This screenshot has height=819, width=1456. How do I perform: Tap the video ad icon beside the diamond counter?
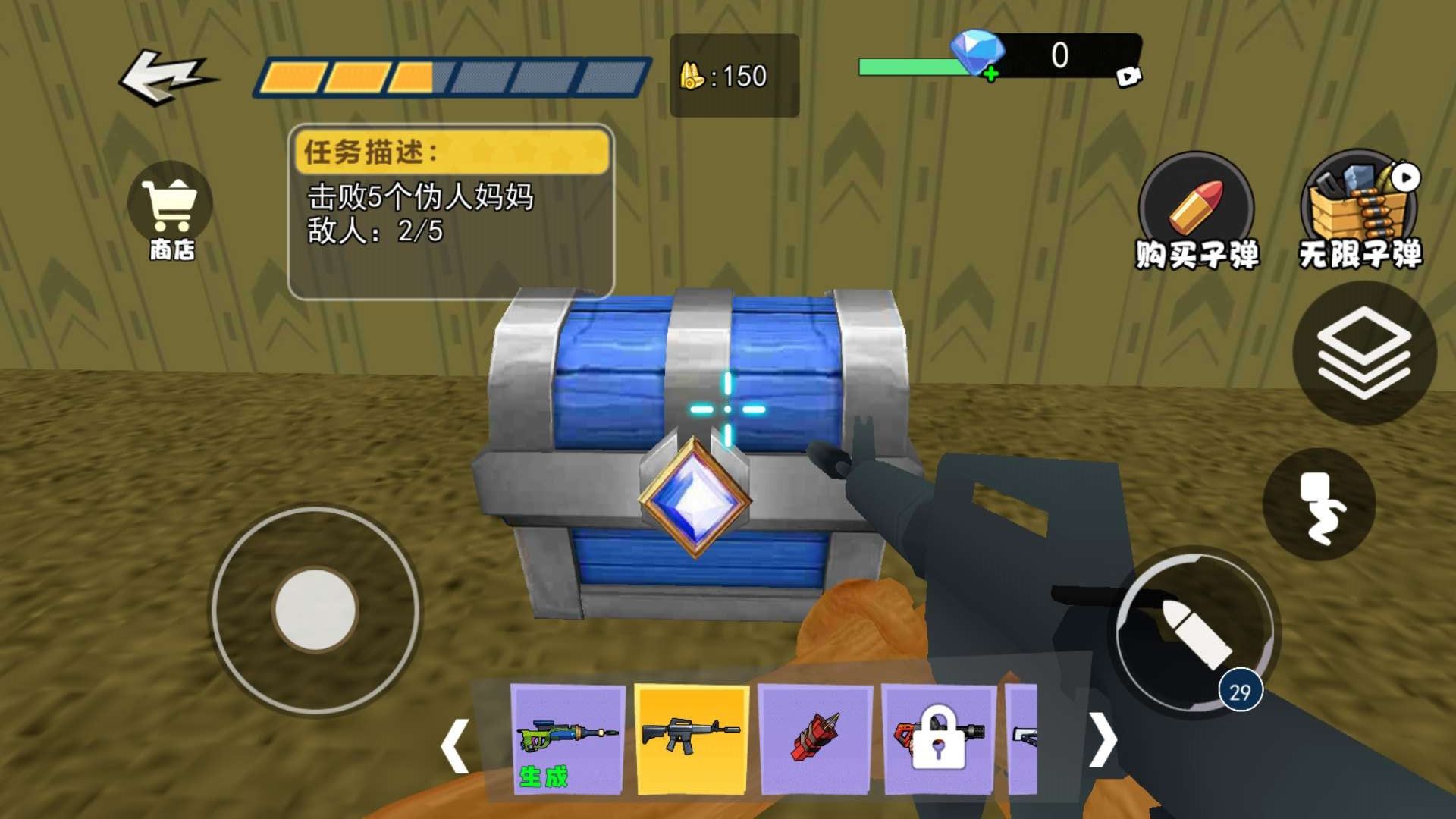pos(1130,76)
